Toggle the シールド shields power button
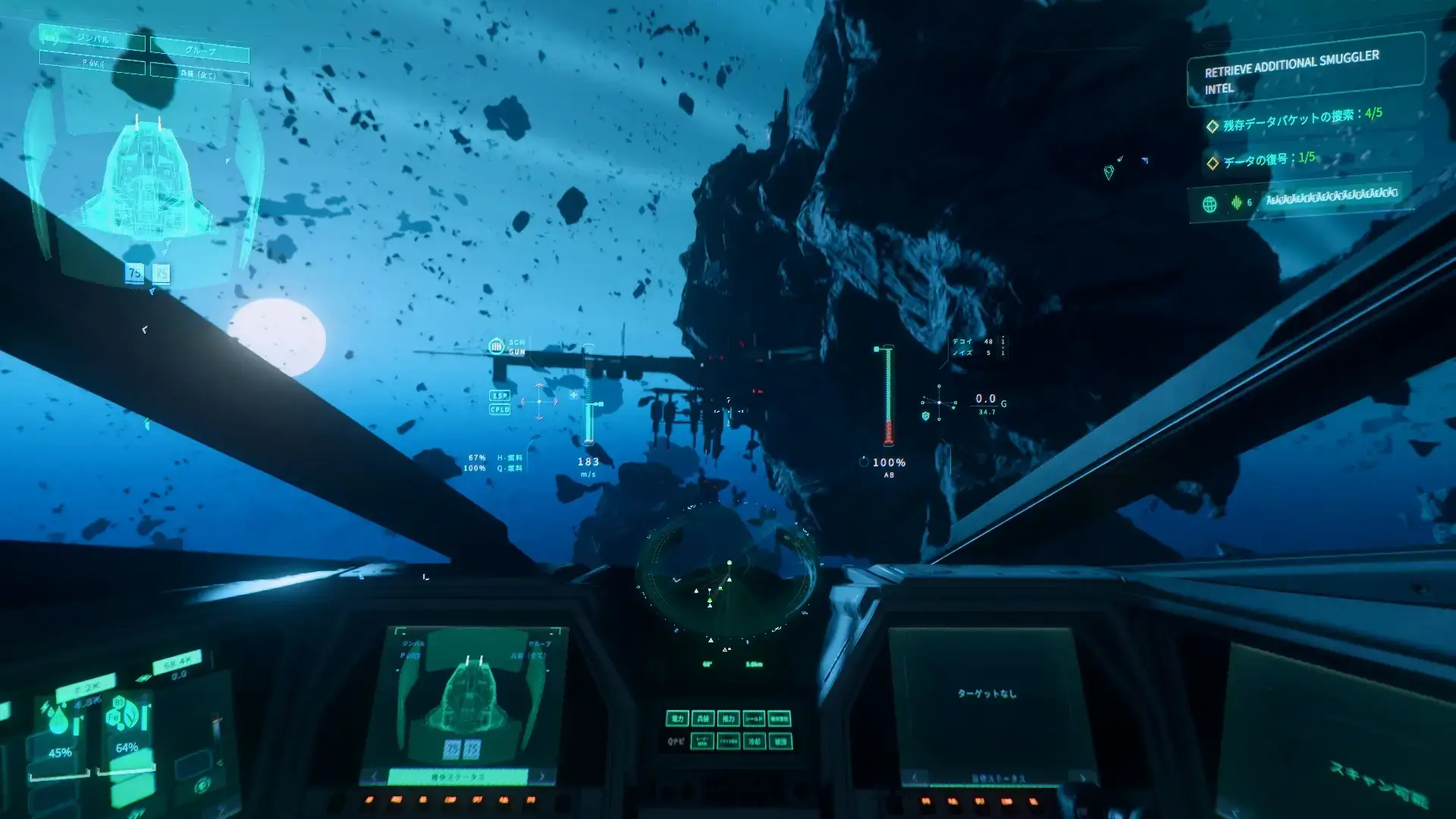Screen dimensions: 1456x819 tap(754, 718)
